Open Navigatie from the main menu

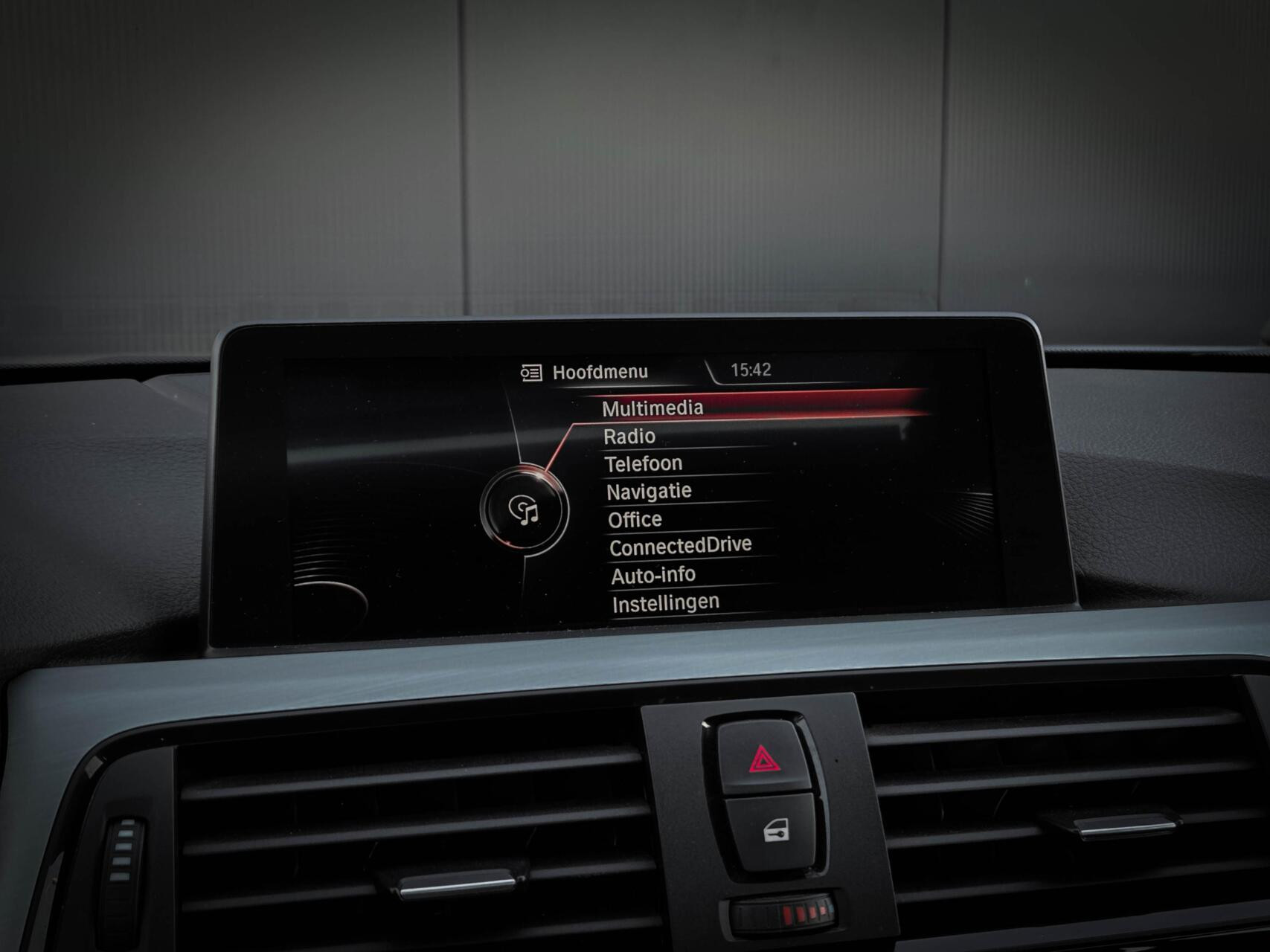tap(648, 490)
